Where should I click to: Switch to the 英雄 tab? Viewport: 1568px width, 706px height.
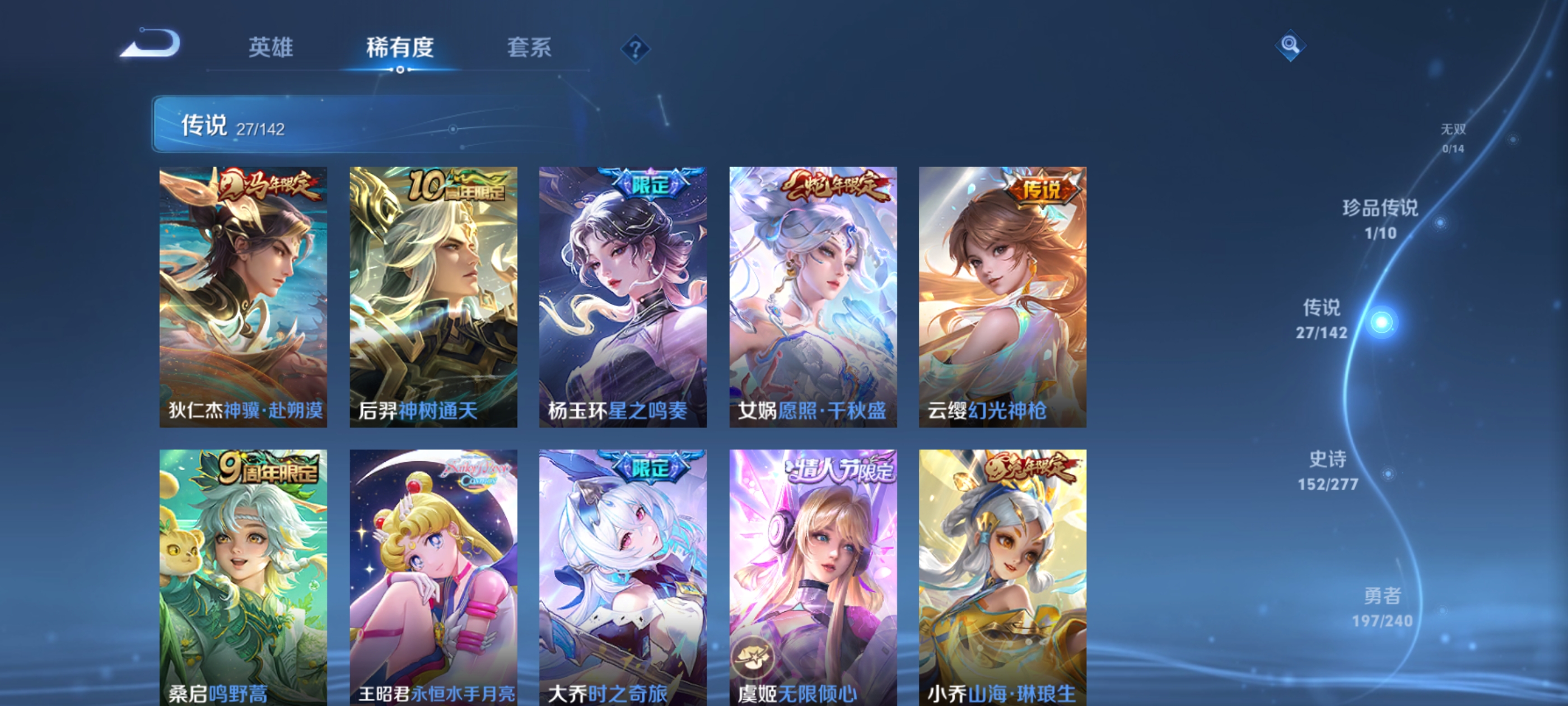tap(270, 49)
